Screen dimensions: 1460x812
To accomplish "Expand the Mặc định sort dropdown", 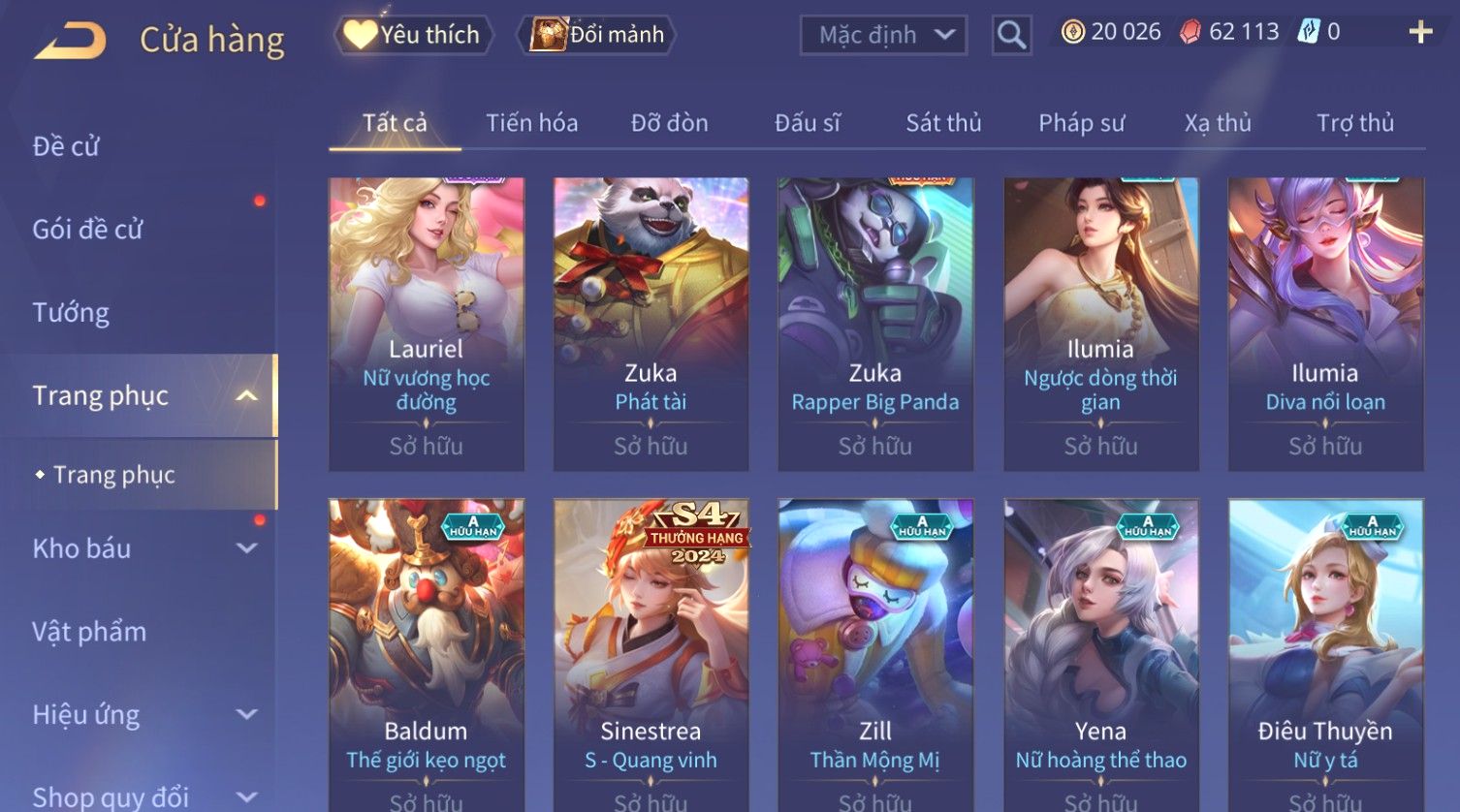I will (x=883, y=35).
